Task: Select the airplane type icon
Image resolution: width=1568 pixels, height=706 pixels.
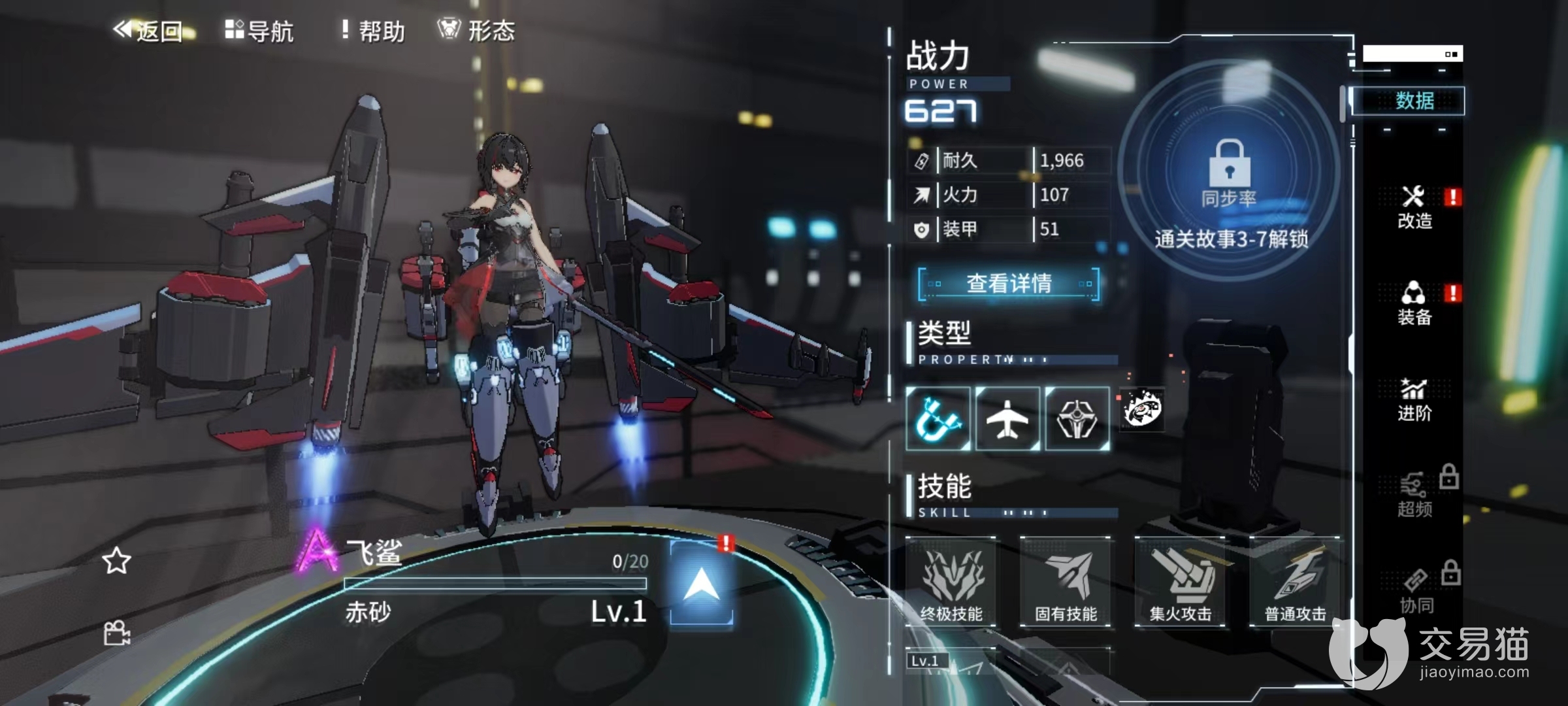Action: pos(1007,418)
